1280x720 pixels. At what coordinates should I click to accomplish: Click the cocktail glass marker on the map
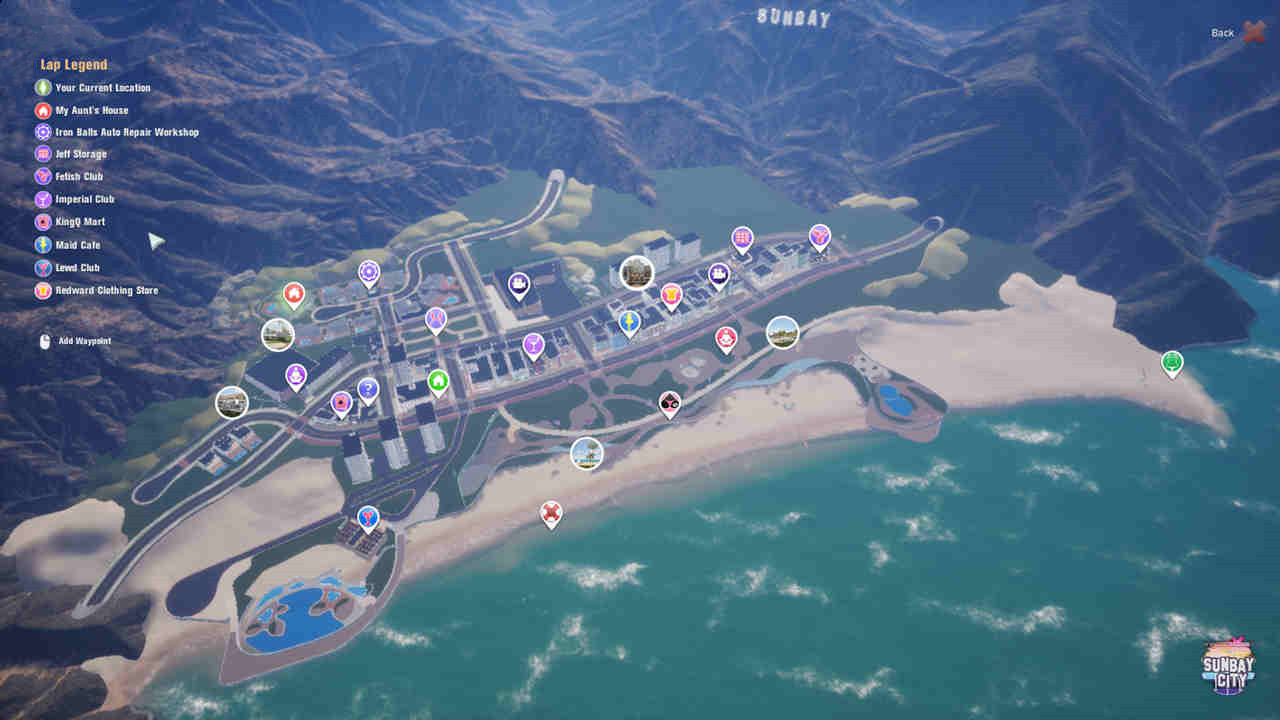click(x=533, y=344)
